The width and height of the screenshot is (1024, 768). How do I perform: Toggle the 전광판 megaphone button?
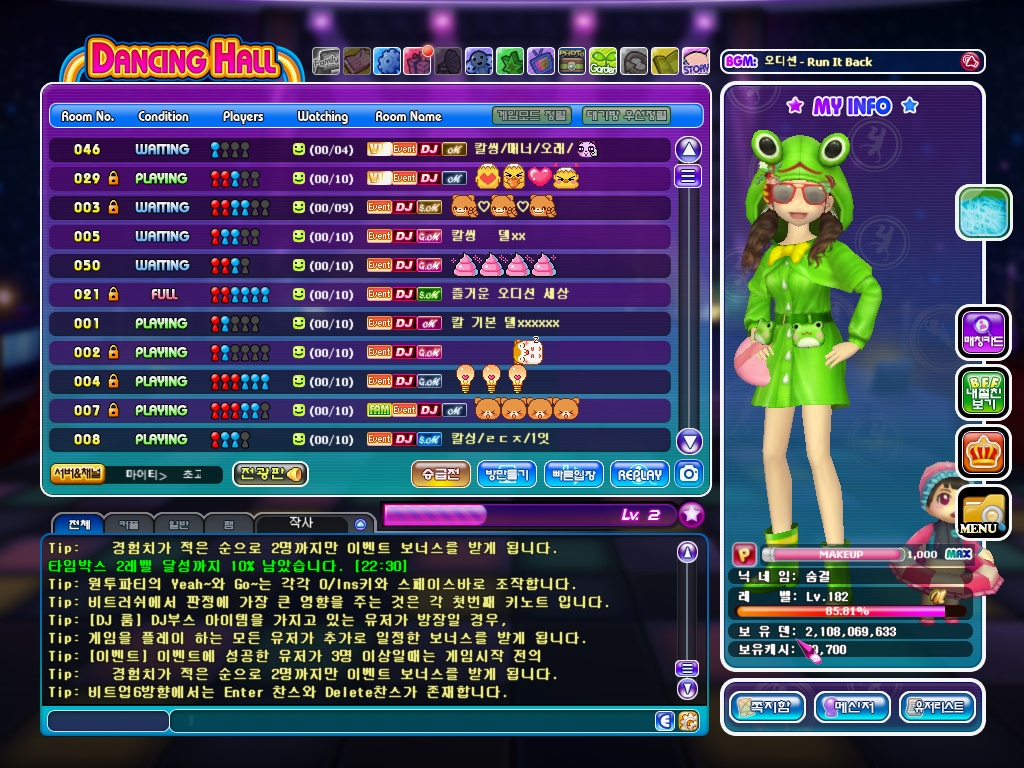[270, 474]
